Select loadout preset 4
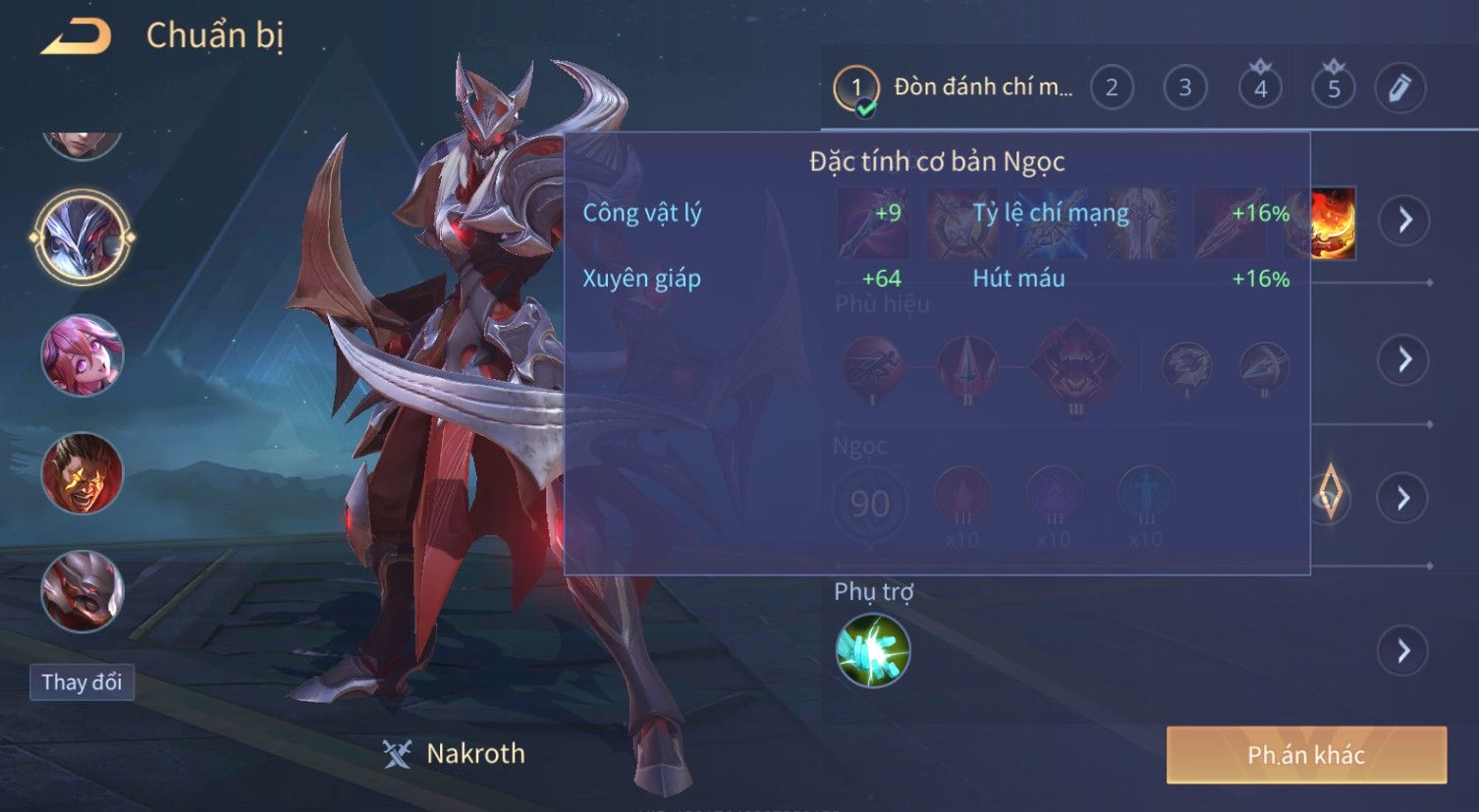This screenshot has height=812, width=1479. pos(1260,88)
